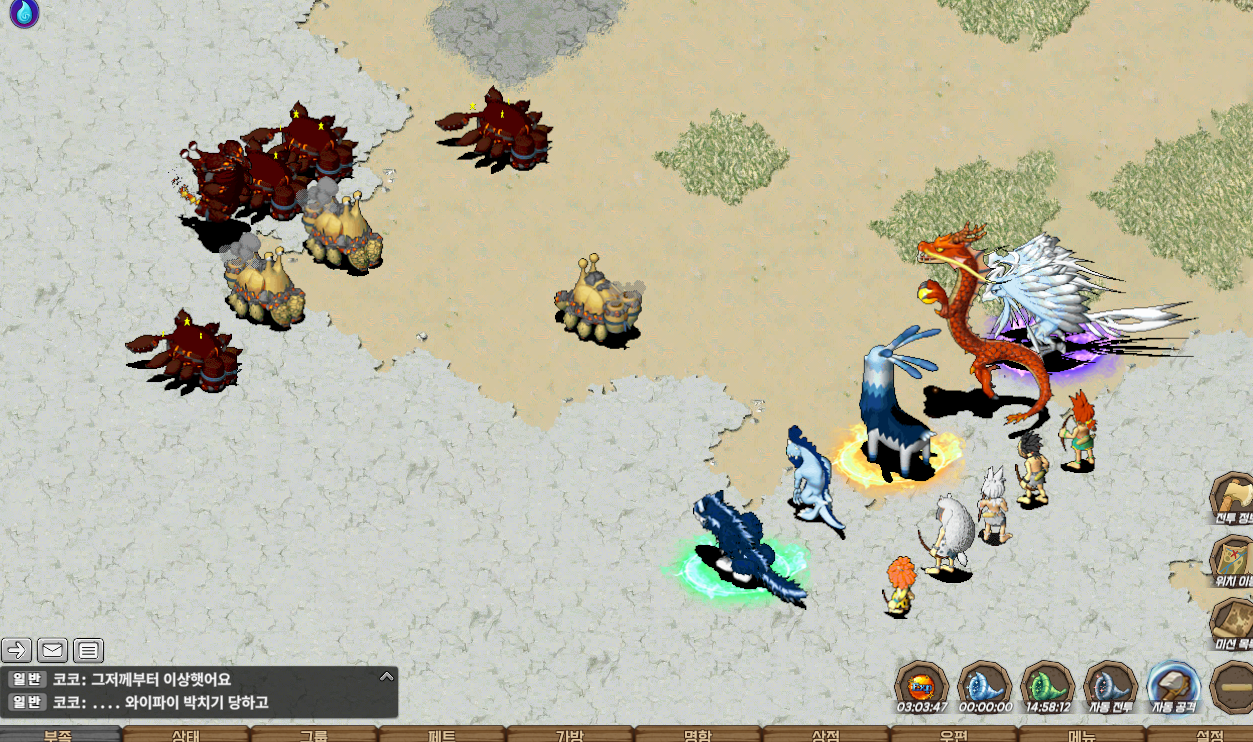Open the 위치 이동 map icon
Screen dimensions: 1253x742
tap(1233, 560)
